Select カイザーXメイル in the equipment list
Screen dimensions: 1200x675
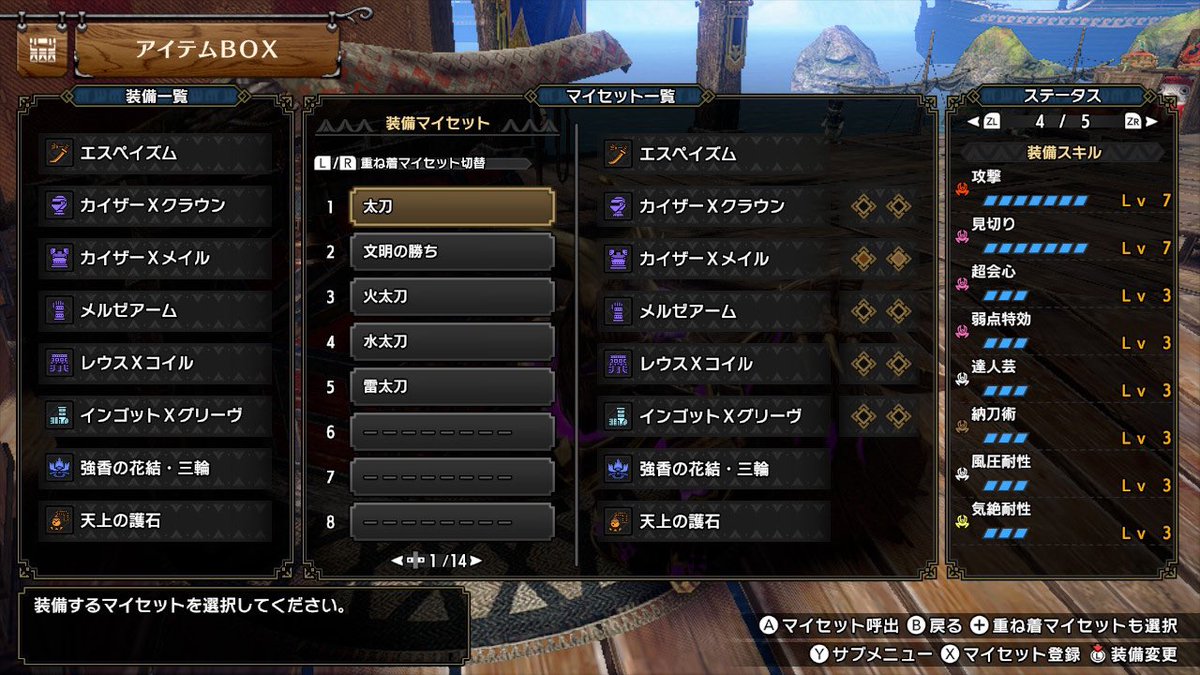(x=157, y=258)
